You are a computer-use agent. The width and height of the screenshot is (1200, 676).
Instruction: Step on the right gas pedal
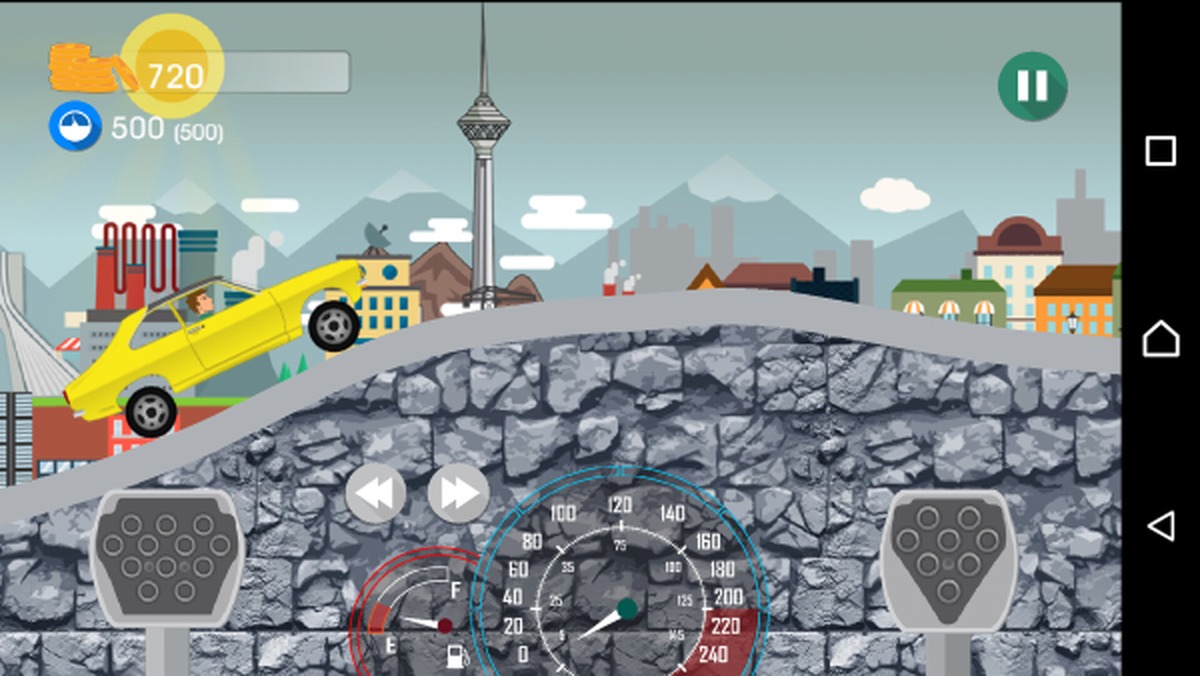(x=948, y=558)
